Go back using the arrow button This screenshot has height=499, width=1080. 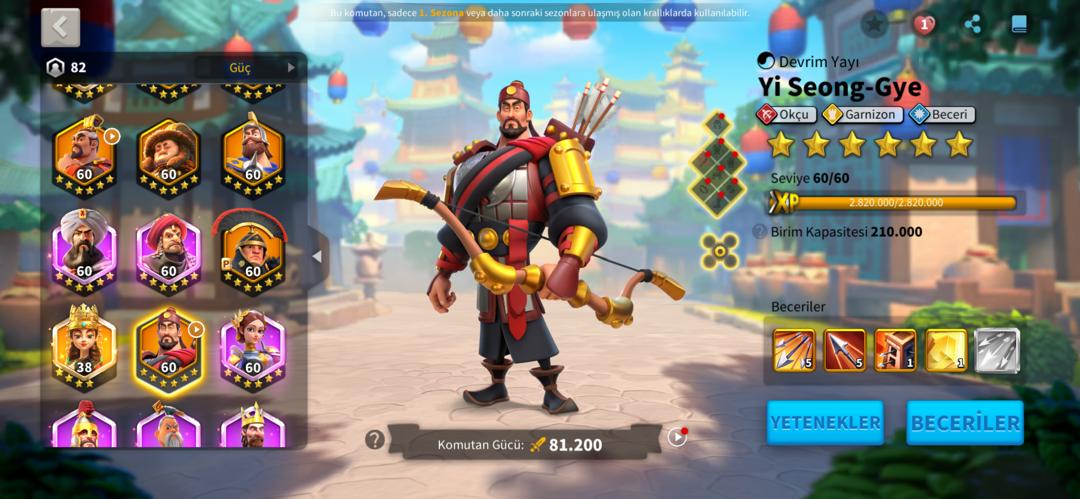click(60, 27)
